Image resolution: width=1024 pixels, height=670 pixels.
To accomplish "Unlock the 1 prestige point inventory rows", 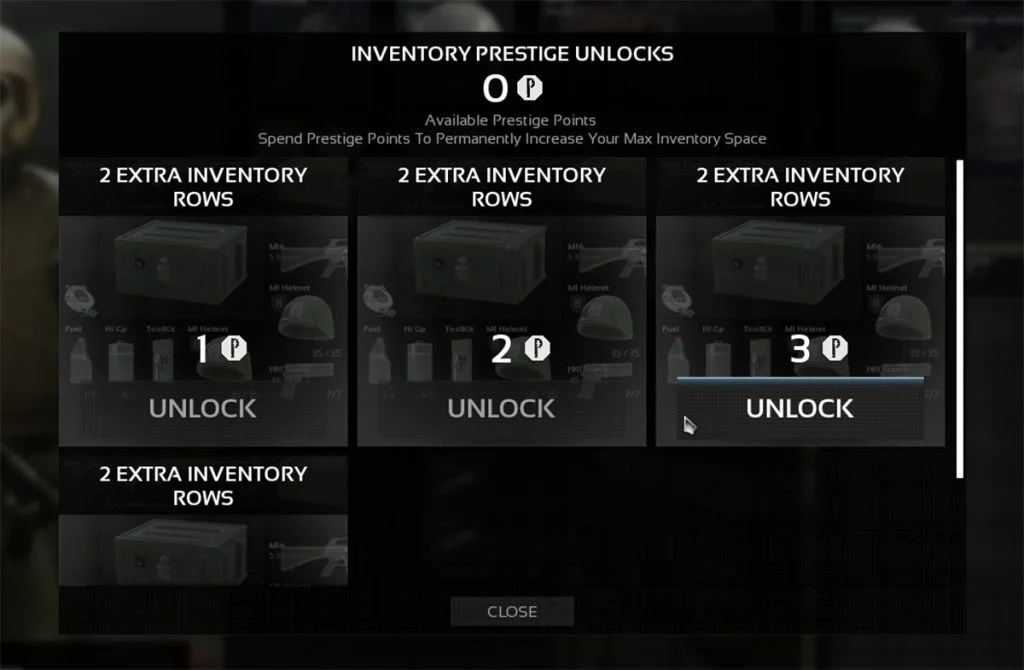I will pos(203,408).
